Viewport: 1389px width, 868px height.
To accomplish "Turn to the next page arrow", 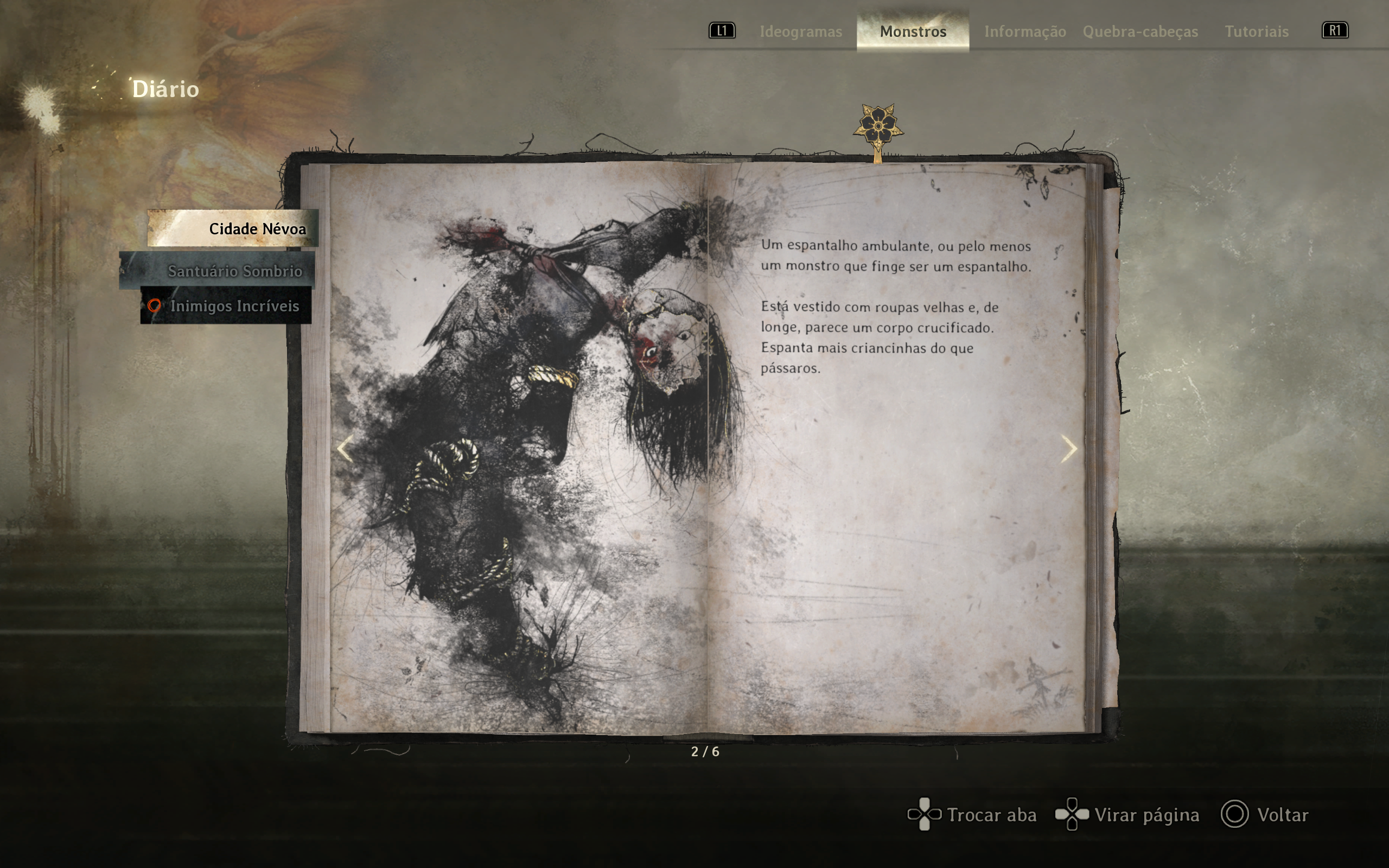I will tap(1068, 449).
